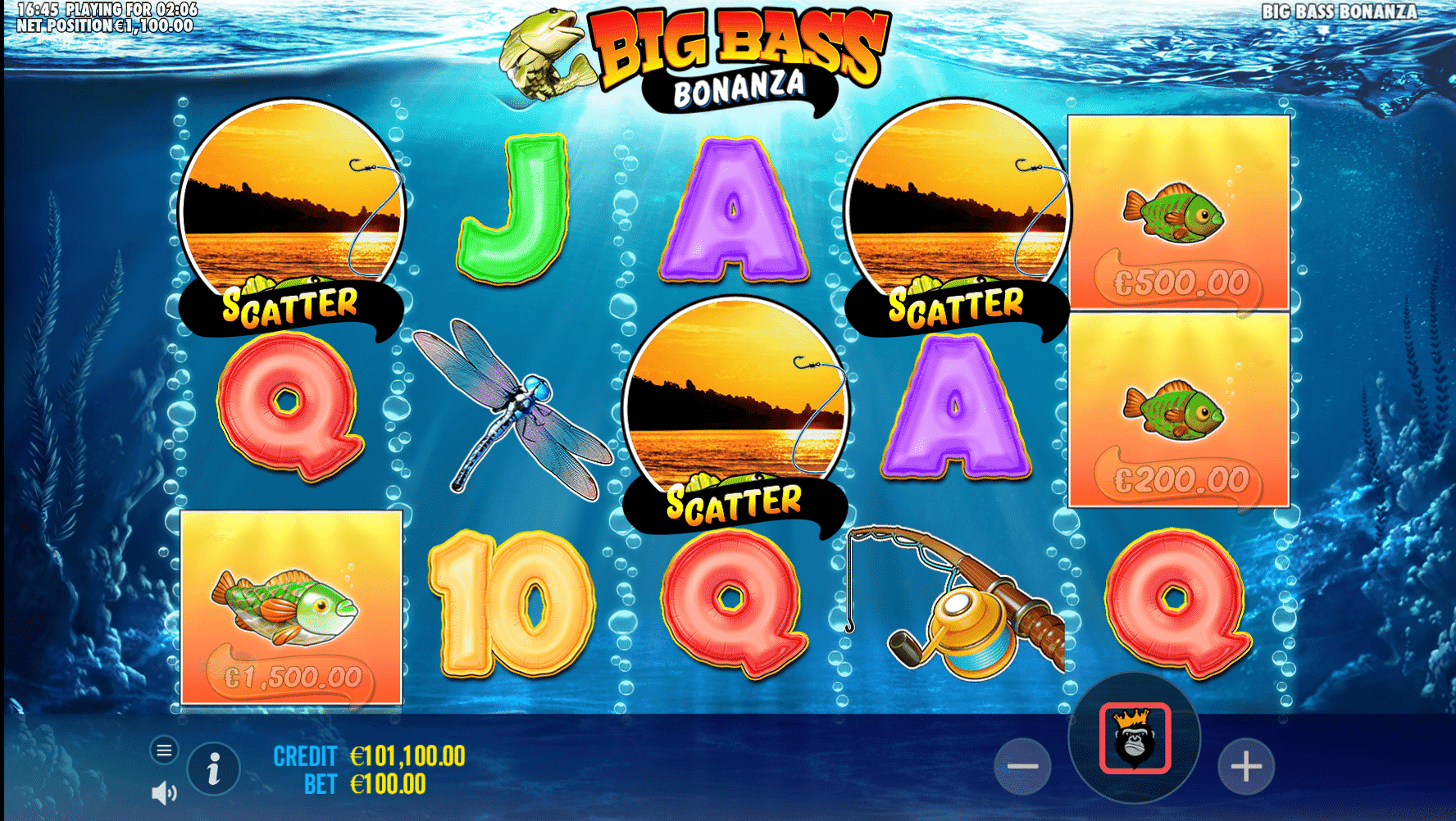This screenshot has width=1456, height=821.
Task: Increase the bet with the plus button
Action: (x=1245, y=767)
